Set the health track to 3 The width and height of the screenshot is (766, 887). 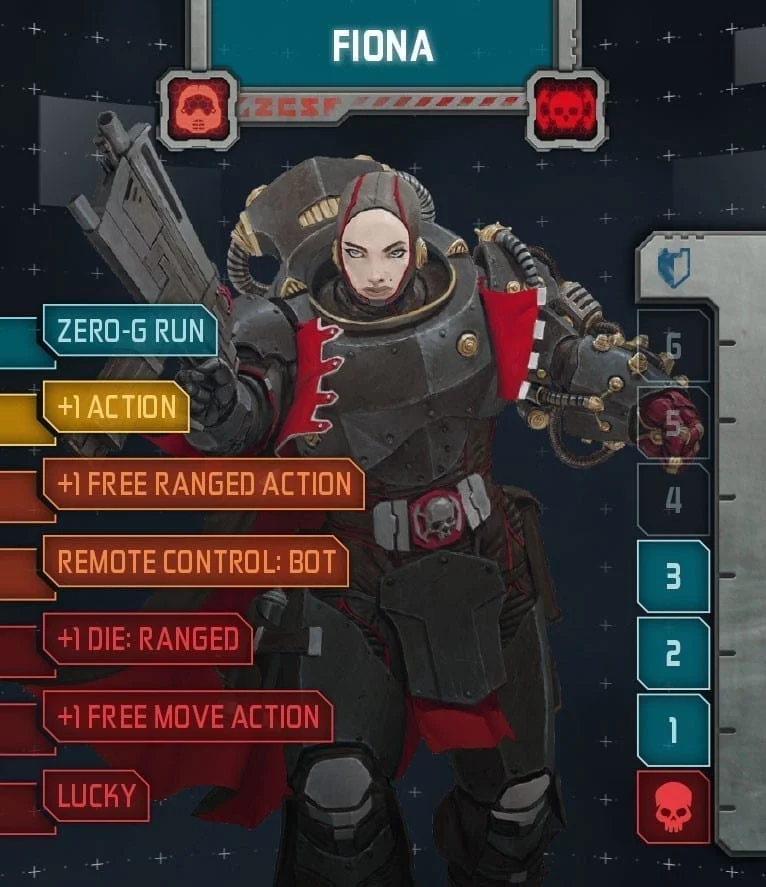tap(673, 576)
